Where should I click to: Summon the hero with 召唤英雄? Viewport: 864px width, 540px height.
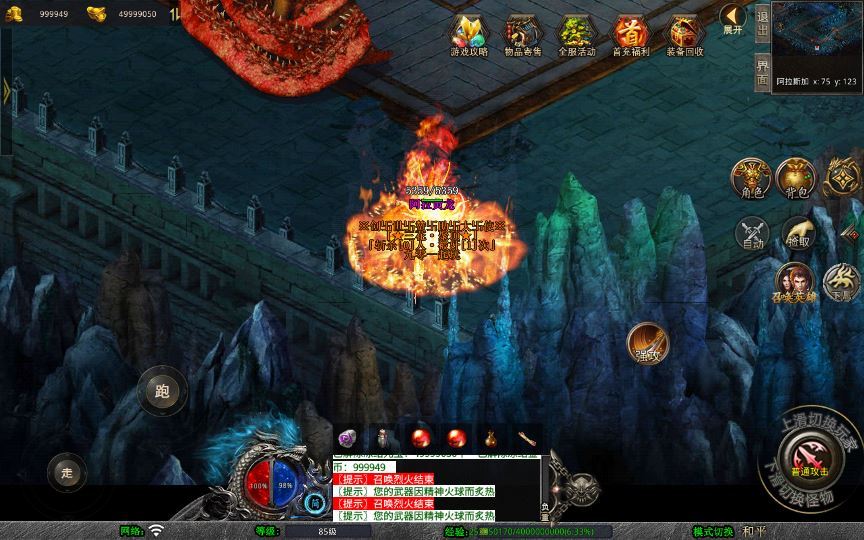(794, 283)
